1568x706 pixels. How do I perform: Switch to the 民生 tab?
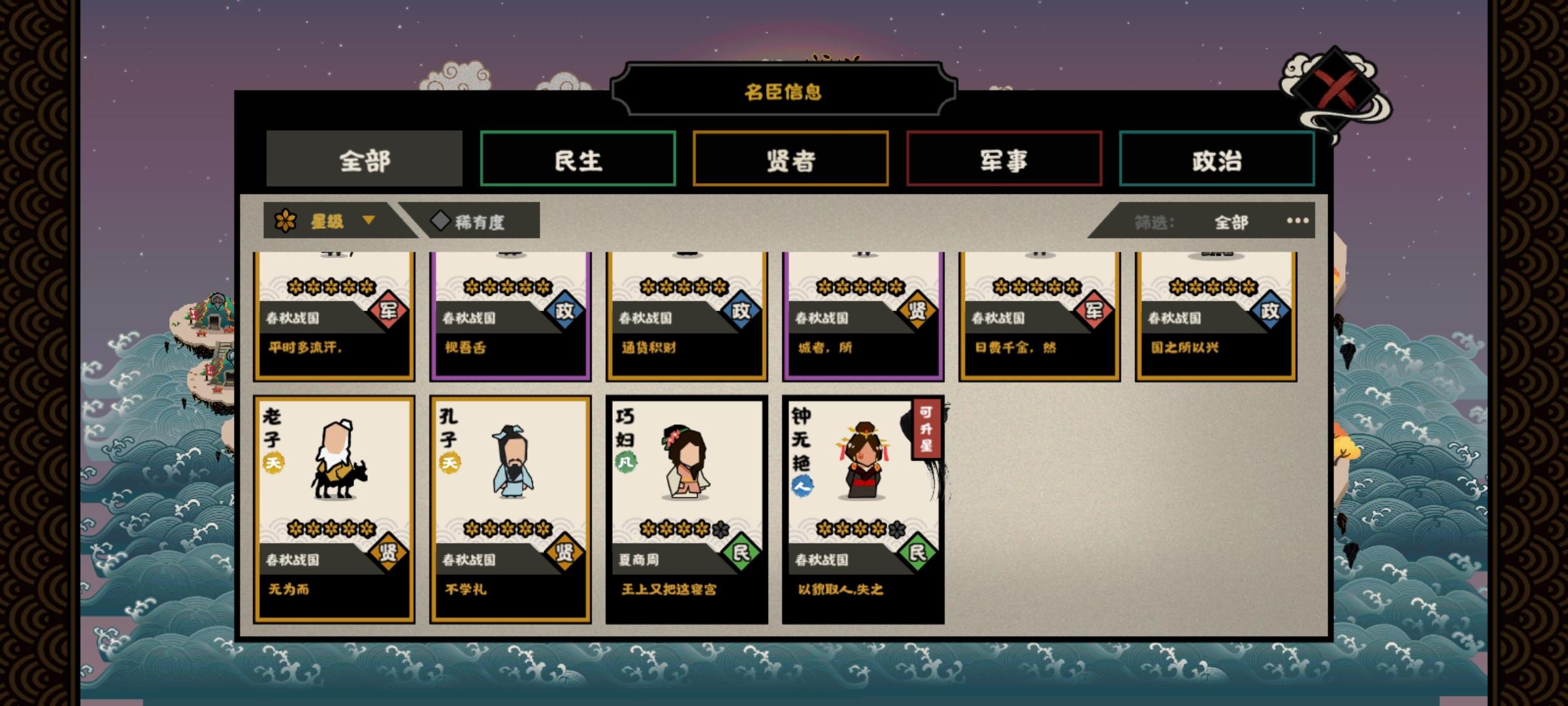click(x=577, y=158)
